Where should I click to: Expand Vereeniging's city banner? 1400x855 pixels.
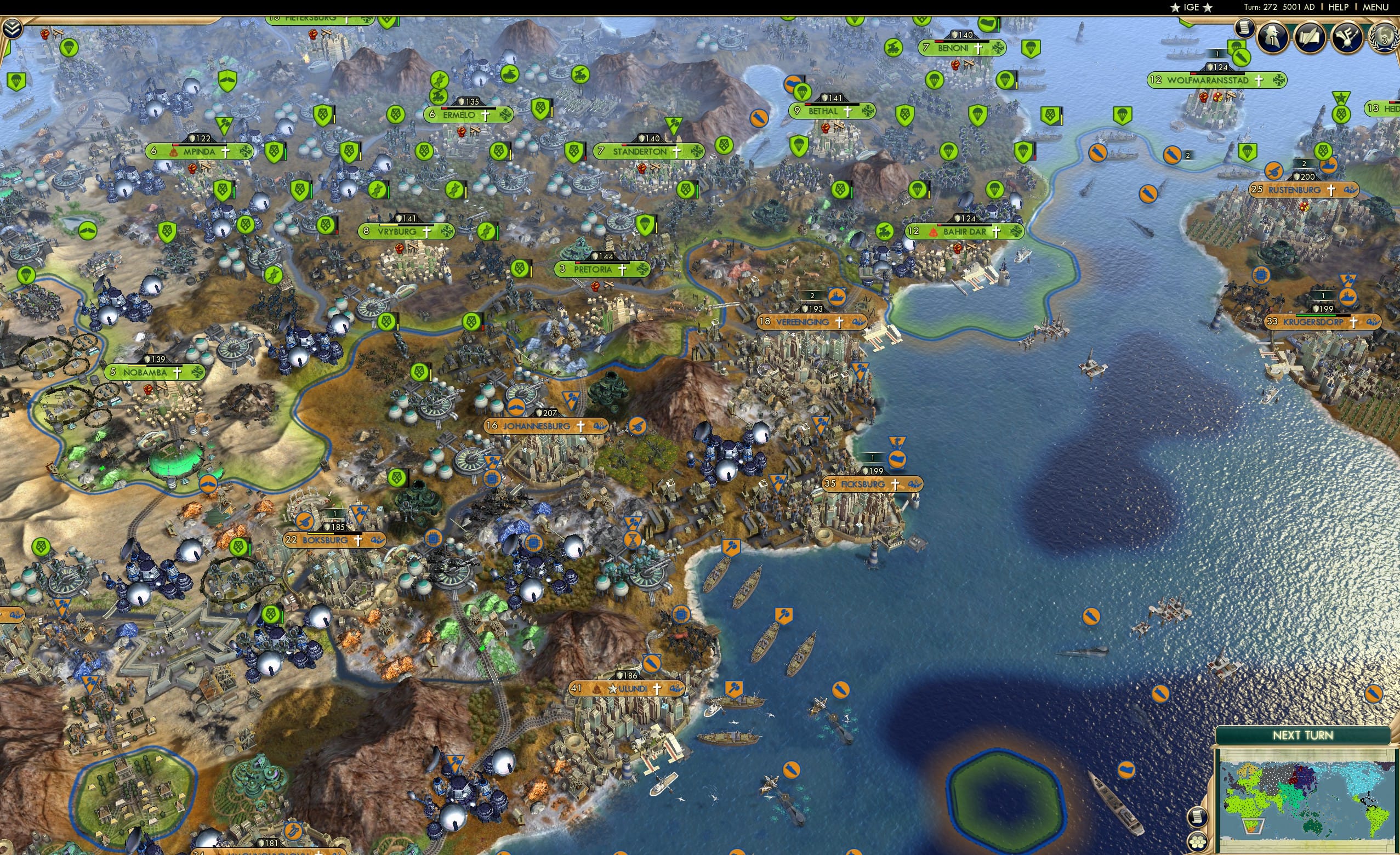tap(811, 322)
